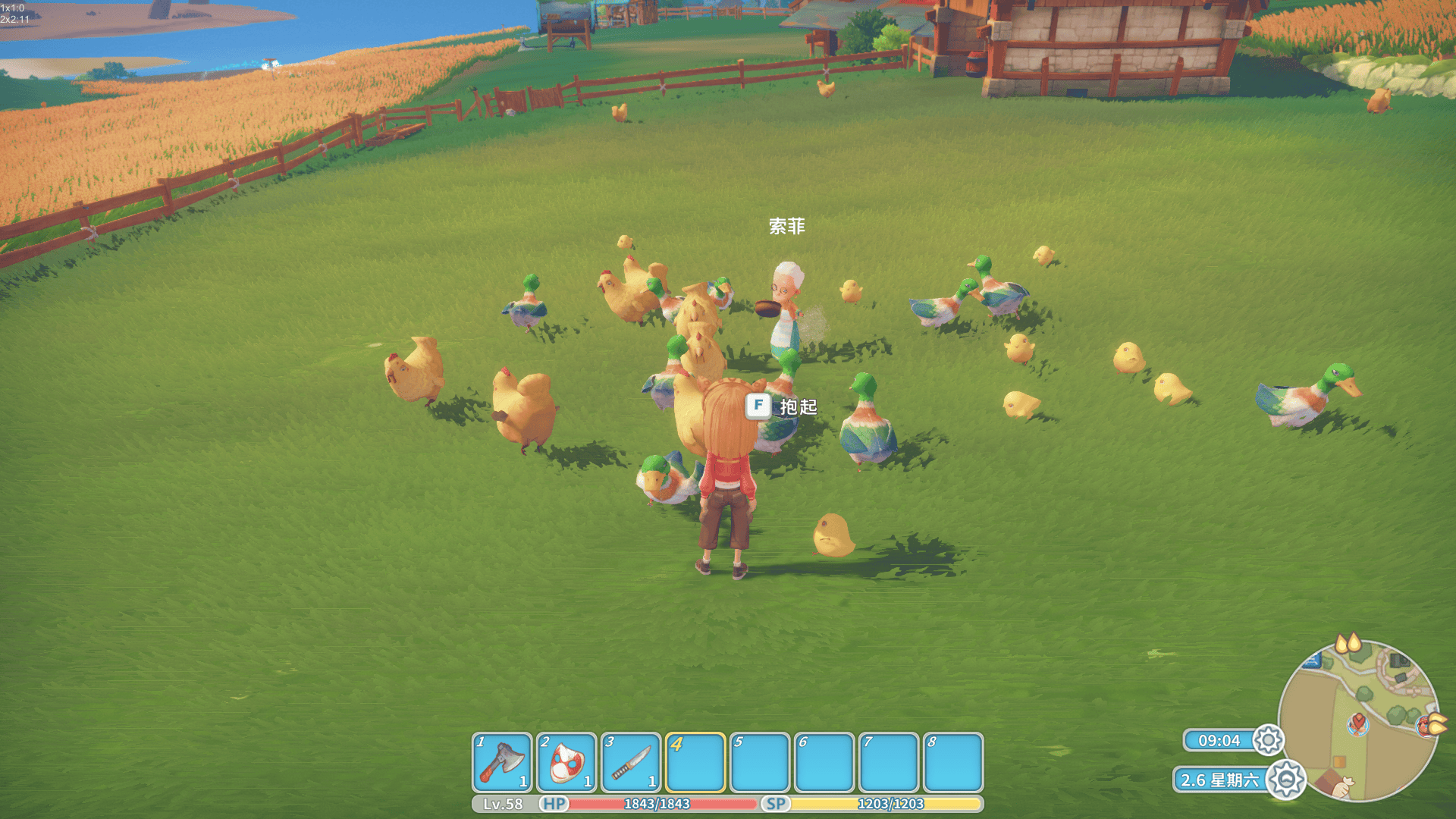Screen dimensions: 1456x819
Task: Equip the knife in hotbar slot 3
Action: click(630, 761)
